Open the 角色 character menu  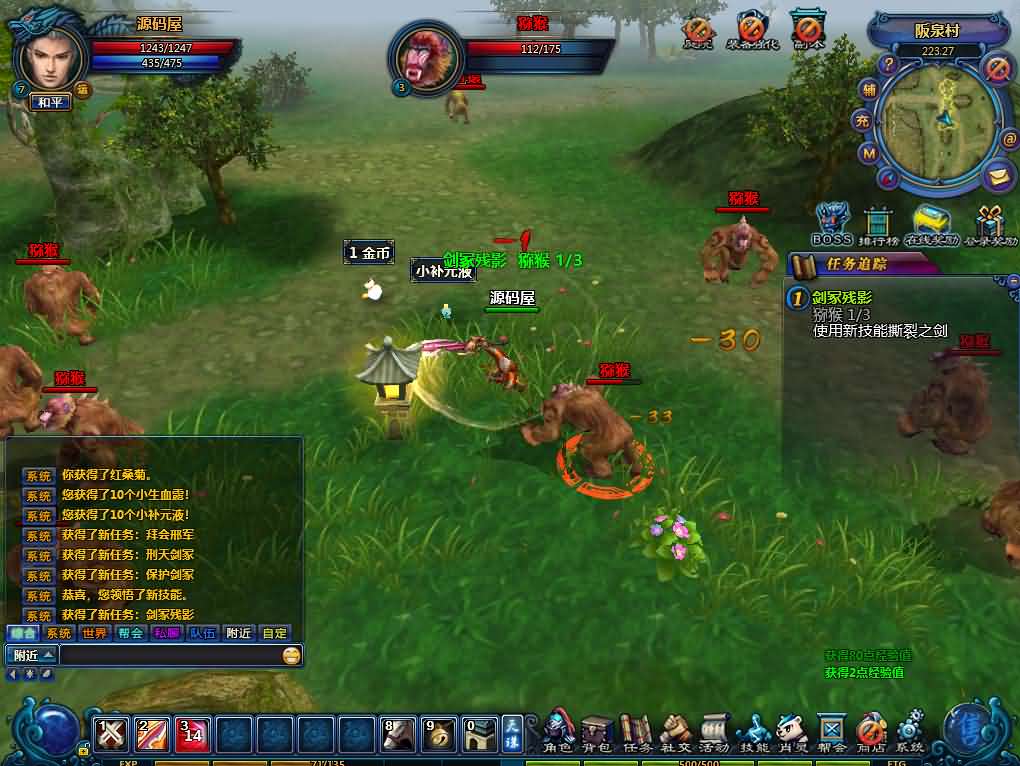pyautogui.click(x=558, y=732)
